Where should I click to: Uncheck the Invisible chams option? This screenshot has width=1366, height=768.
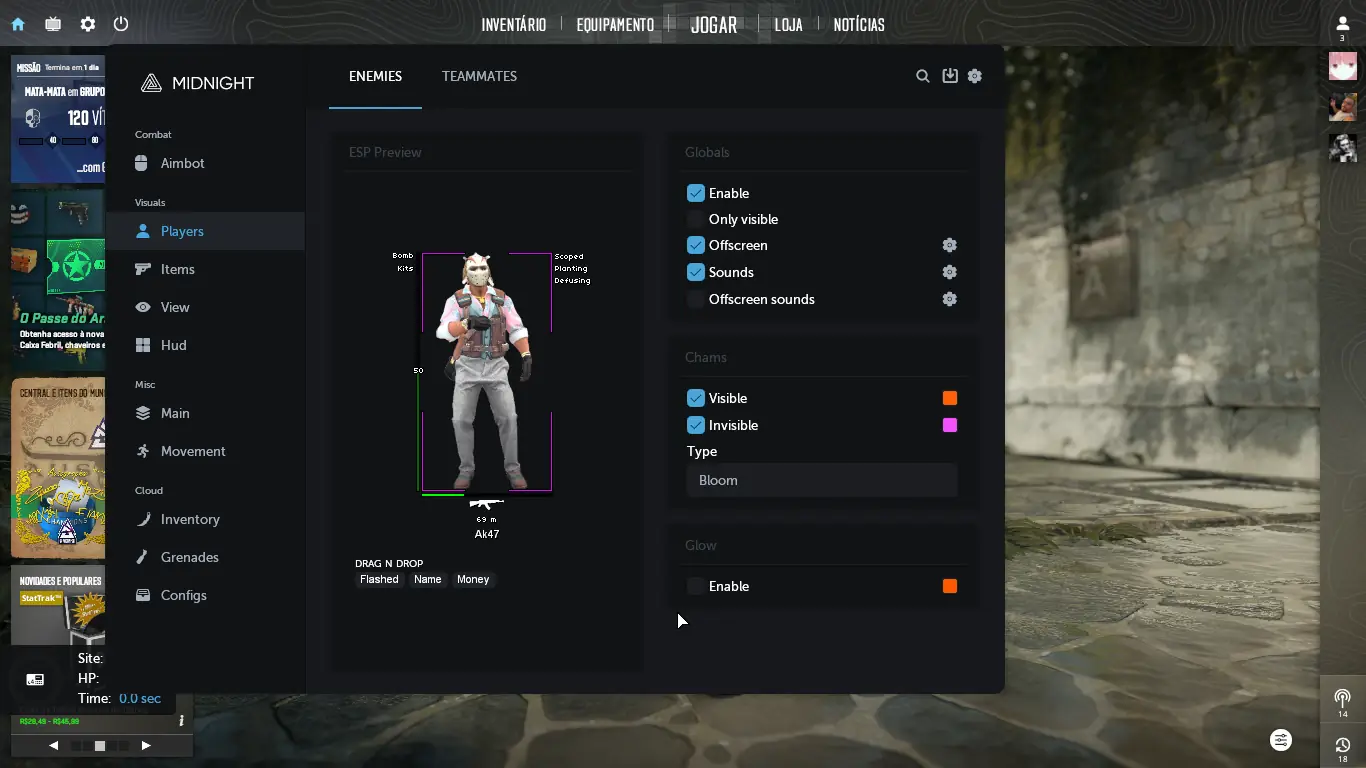pyautogui.click(x=696, y=425)
